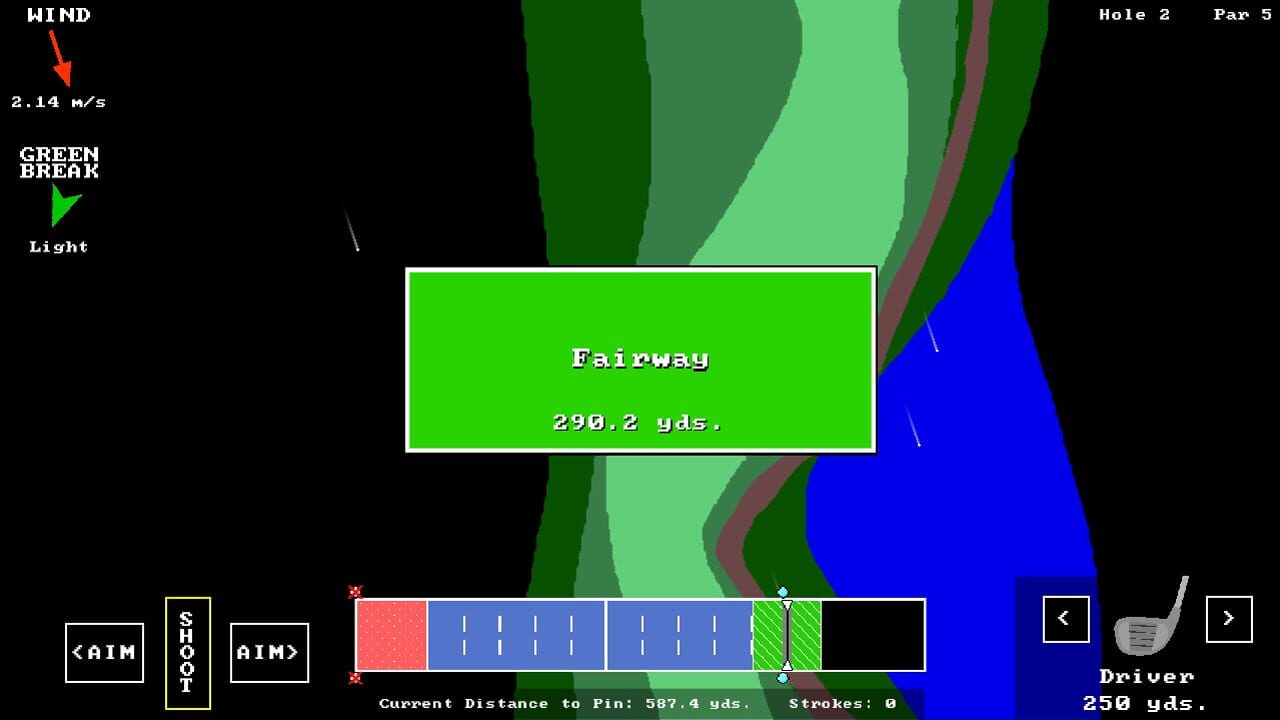The height and width of the screenshot is (720, 1280).
Task: Click the AIM right button
Action: (268, 652)
